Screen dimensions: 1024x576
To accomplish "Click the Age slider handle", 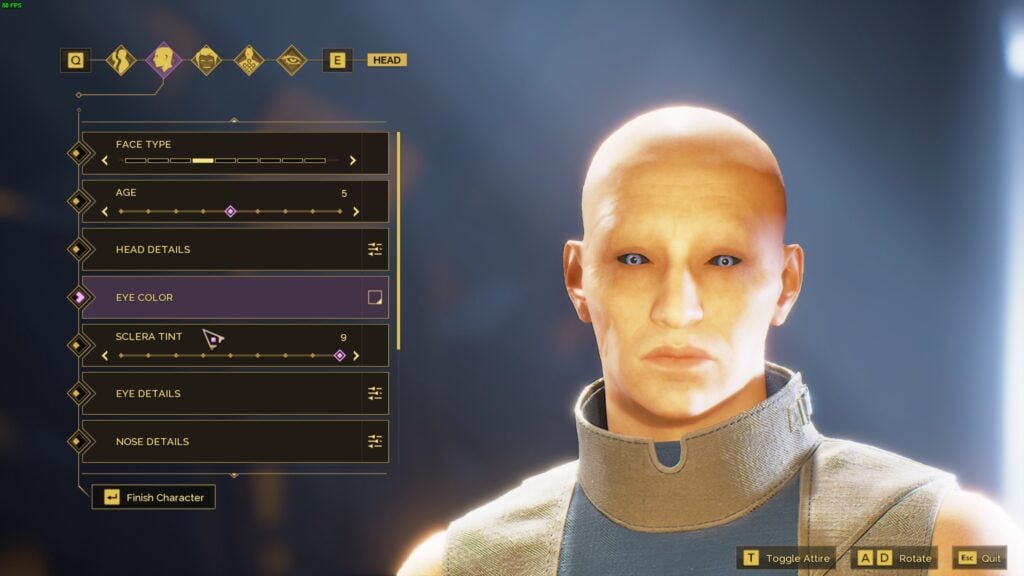I will [x=230, y=211].
